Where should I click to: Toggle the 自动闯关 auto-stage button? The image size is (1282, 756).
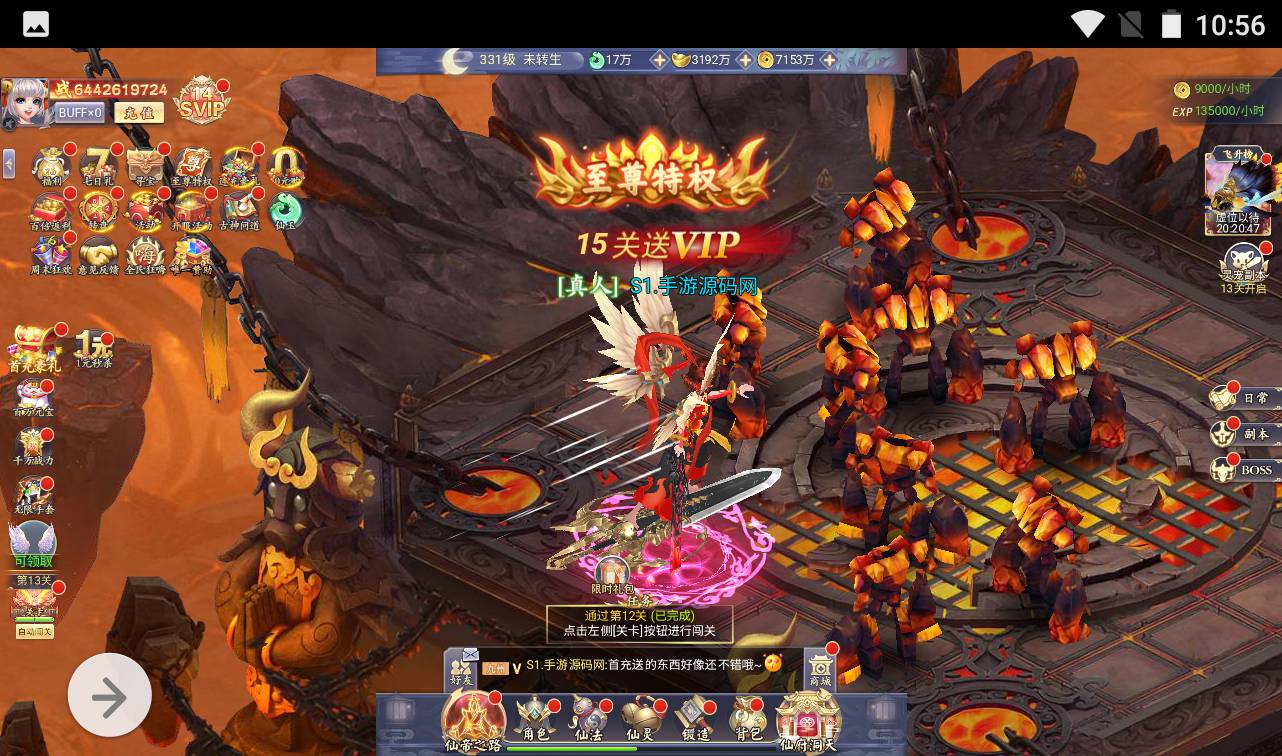tap(34, 632)
